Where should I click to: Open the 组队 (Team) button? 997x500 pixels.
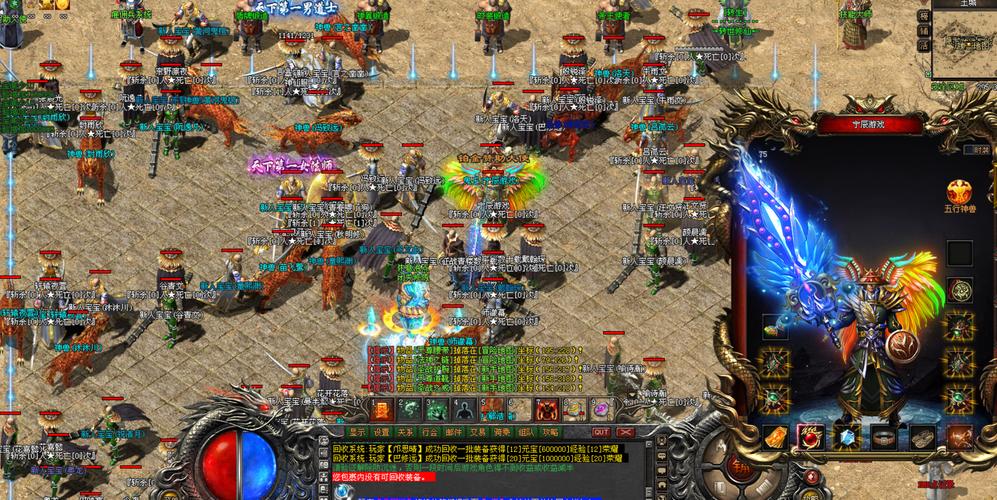[x=526, y=432]
